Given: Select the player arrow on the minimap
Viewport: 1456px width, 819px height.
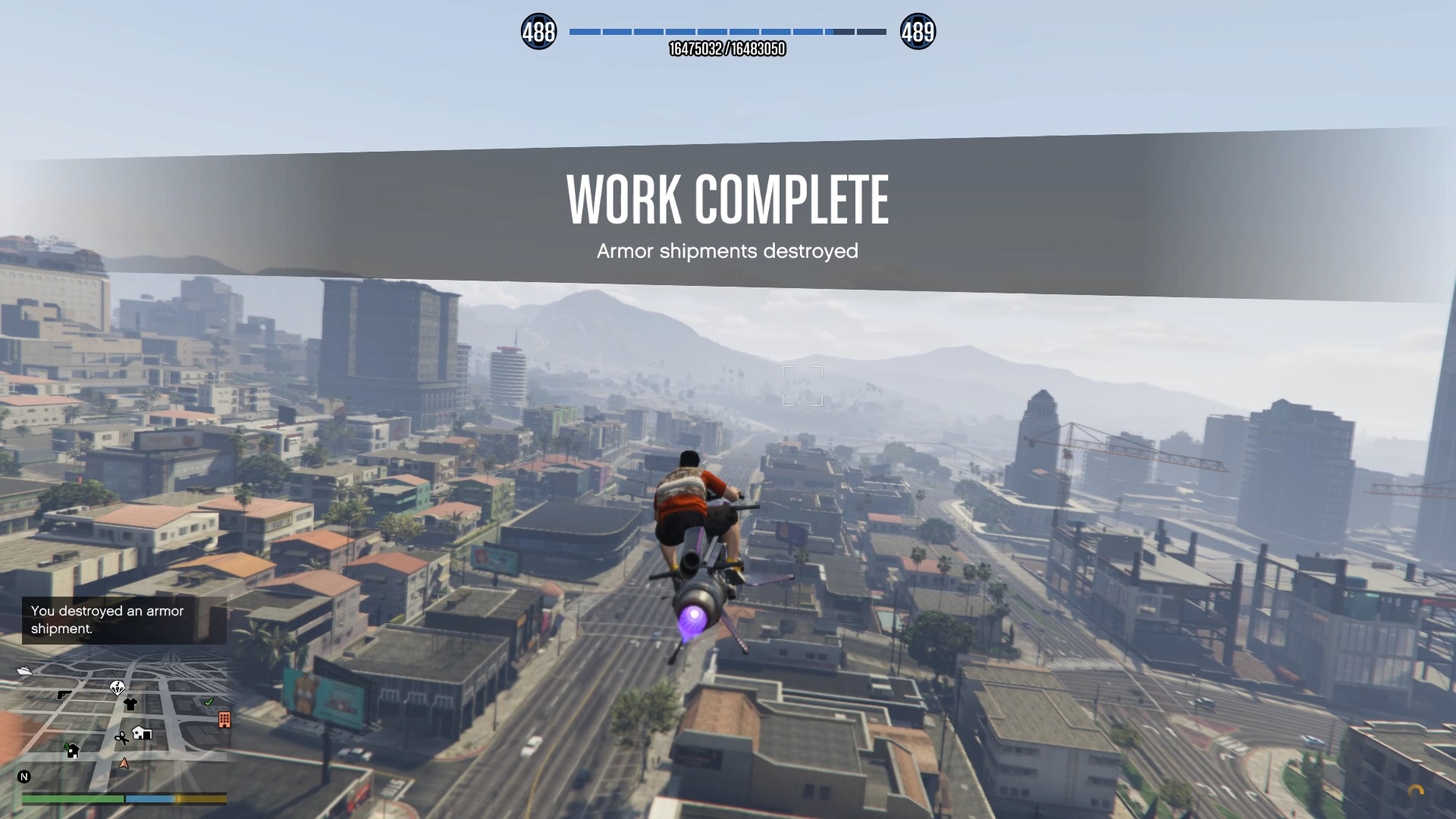Looking at the screenshot, I should (x=124, y=764).
